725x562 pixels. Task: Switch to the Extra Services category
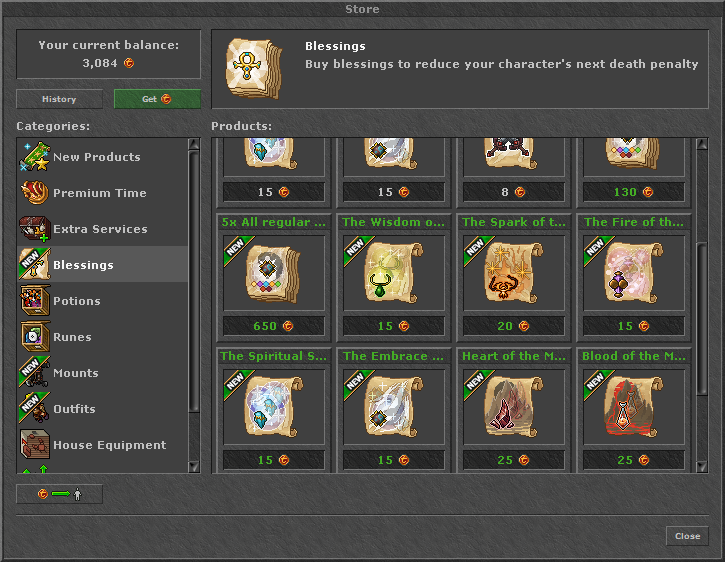coord(99,229)
